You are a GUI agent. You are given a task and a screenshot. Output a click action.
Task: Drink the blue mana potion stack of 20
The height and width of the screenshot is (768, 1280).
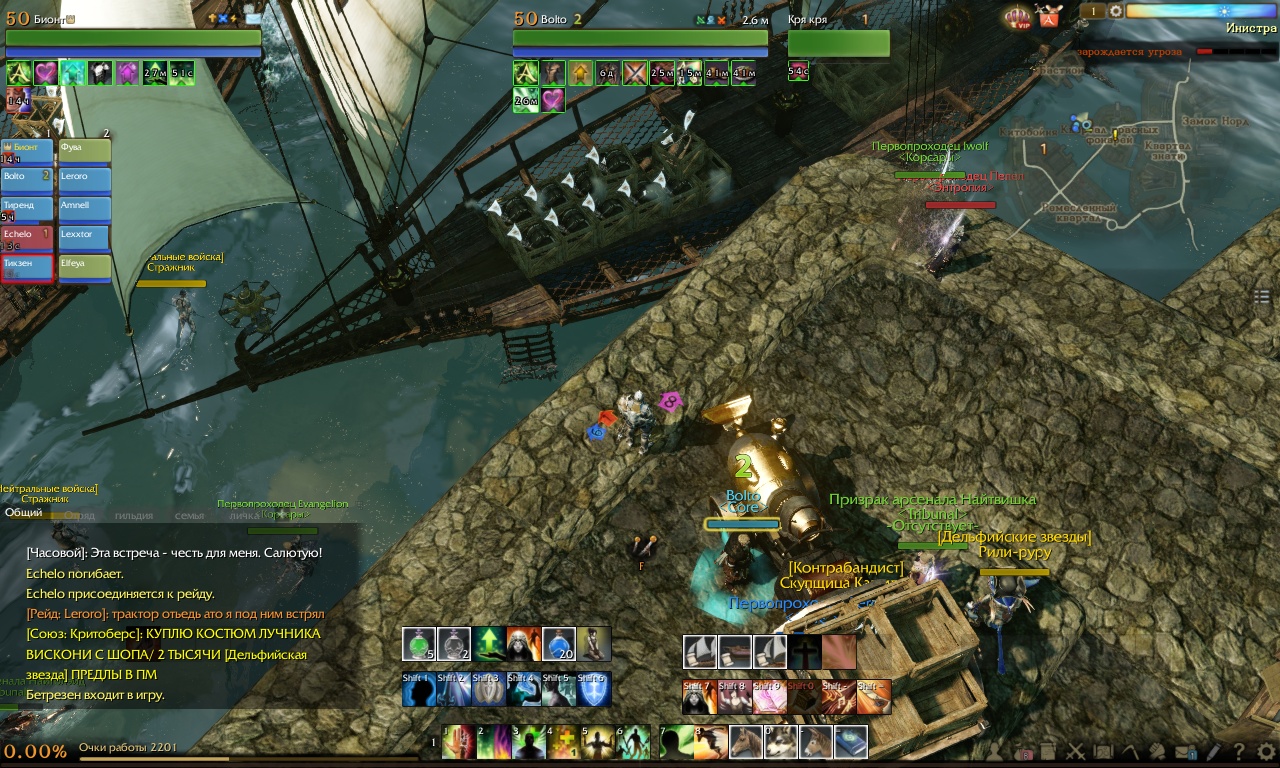pyautogui.click(x=559, y=644)
